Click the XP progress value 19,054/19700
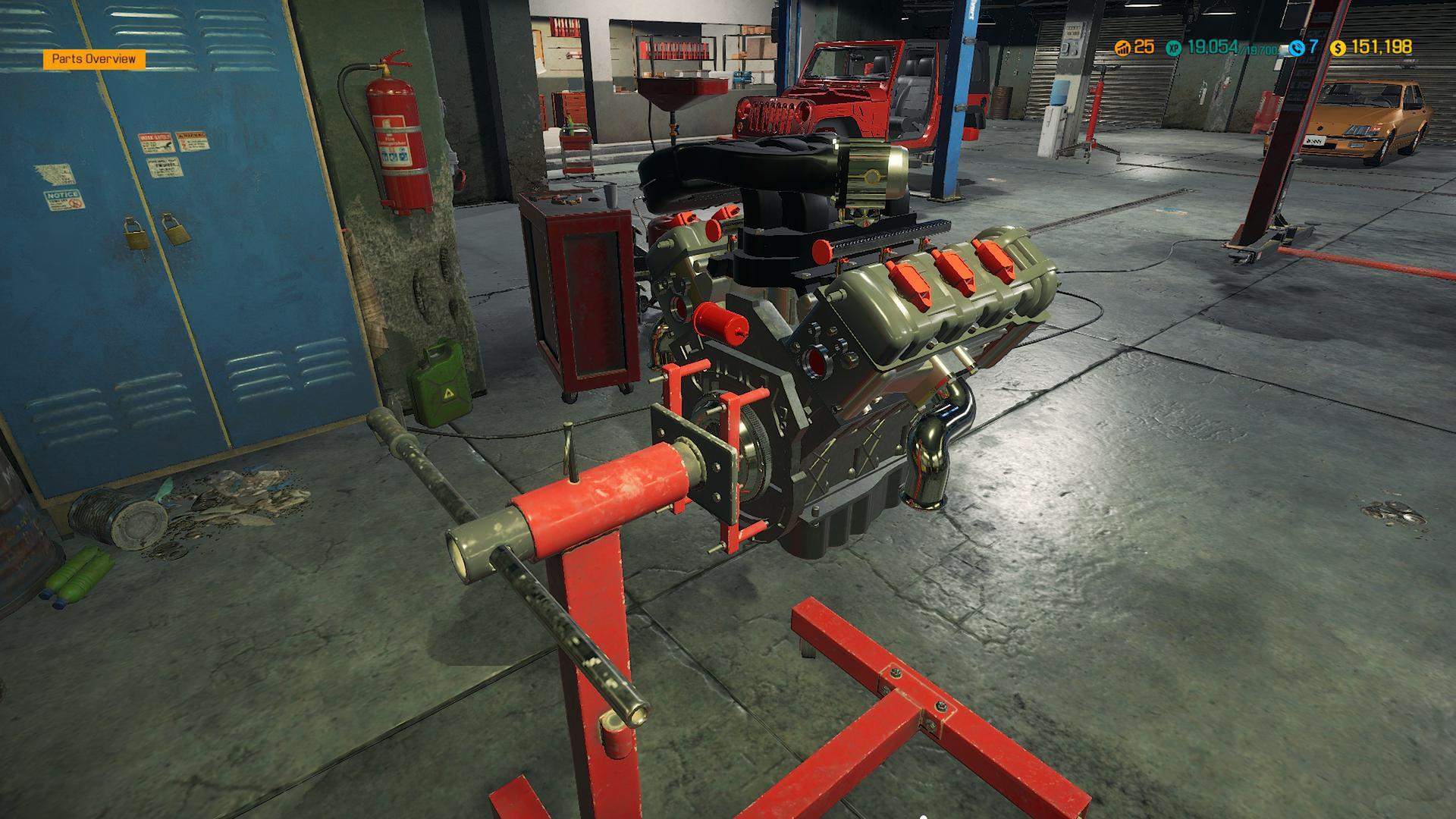 tap(1235, 45)
